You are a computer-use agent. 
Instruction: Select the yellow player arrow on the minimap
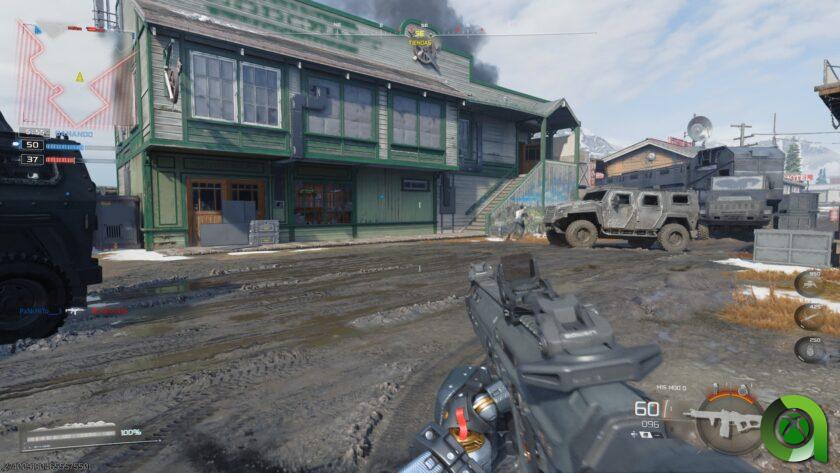click(79, 76)
